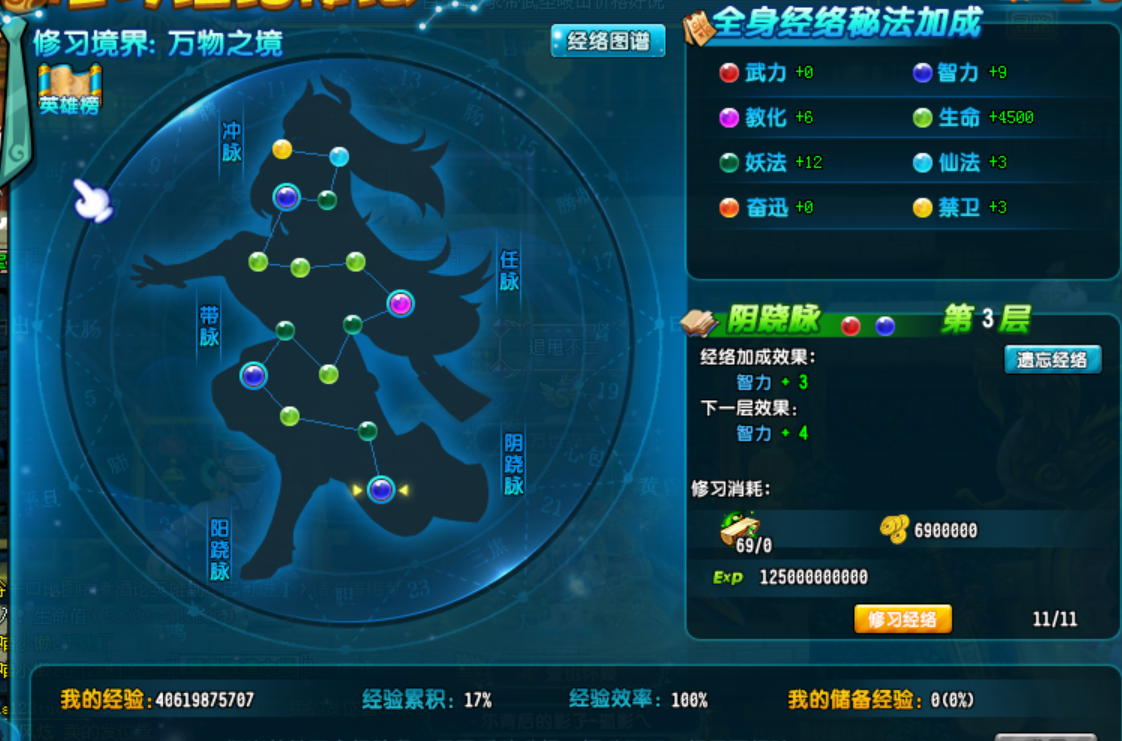Open the 英雄榜 hero ranking scroll
1122x741 pixels.
[x=69, y=89]
